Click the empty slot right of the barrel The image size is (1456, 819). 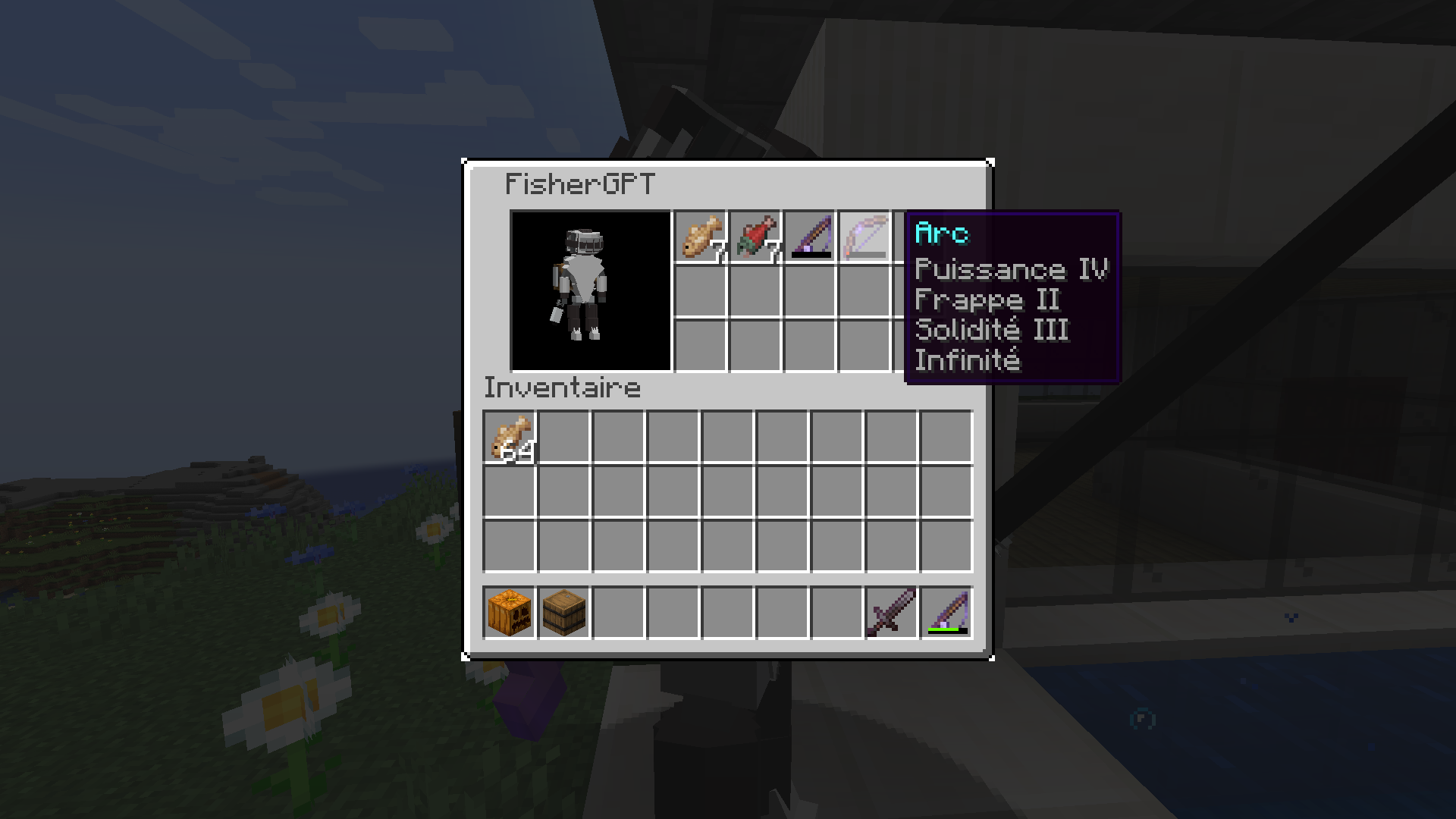[618, 613]
